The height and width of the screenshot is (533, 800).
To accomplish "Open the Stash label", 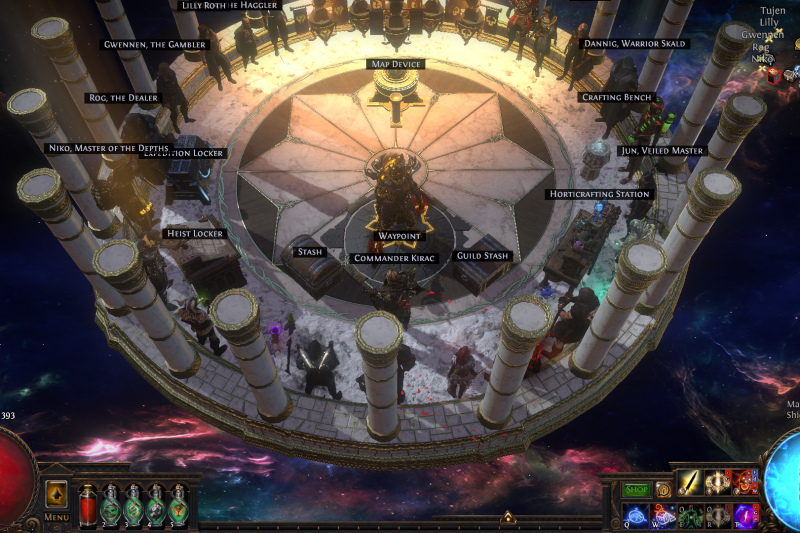I will [x=310, y=252].
